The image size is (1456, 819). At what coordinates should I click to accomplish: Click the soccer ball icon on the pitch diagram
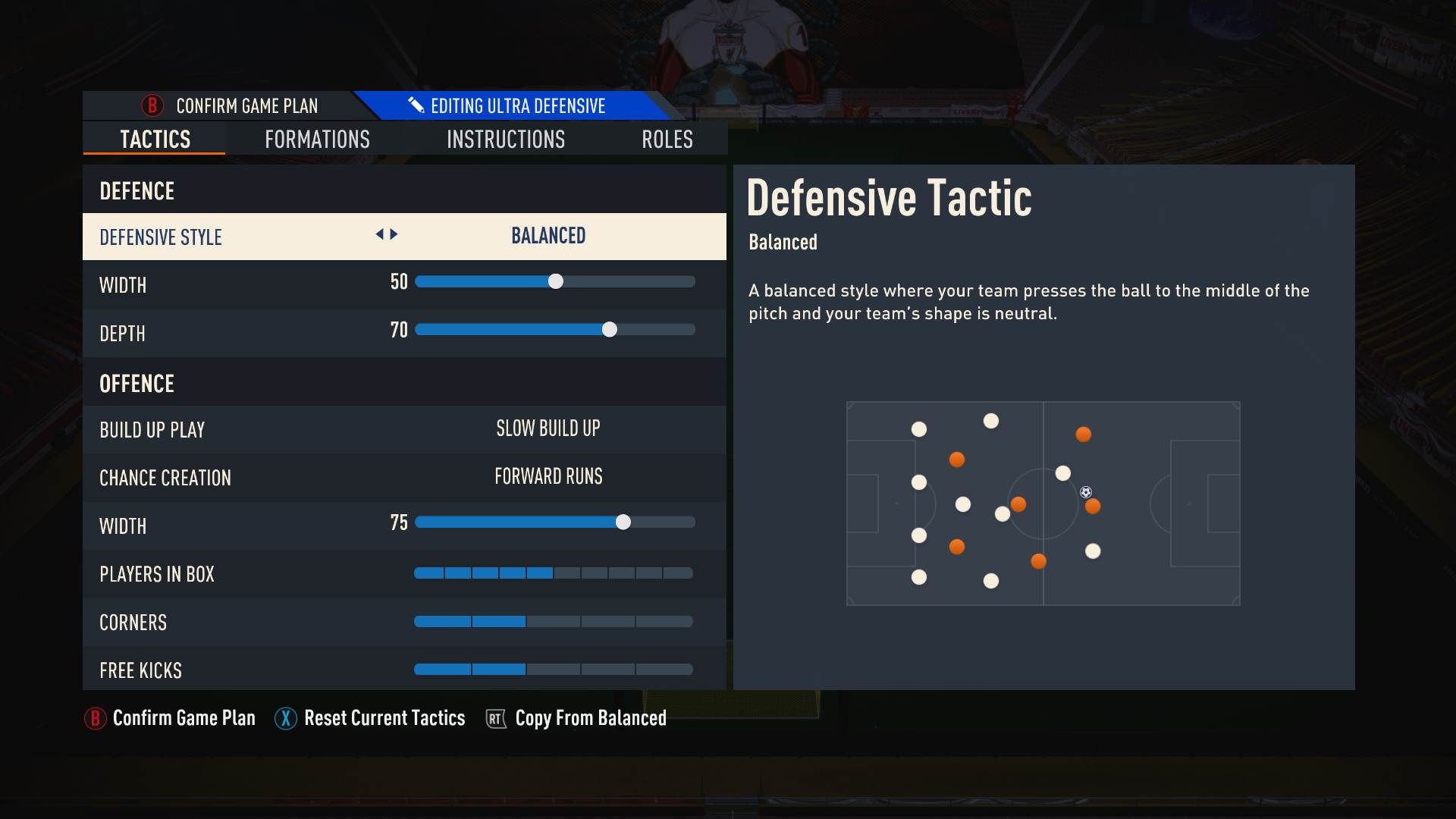coord(1084,491)
